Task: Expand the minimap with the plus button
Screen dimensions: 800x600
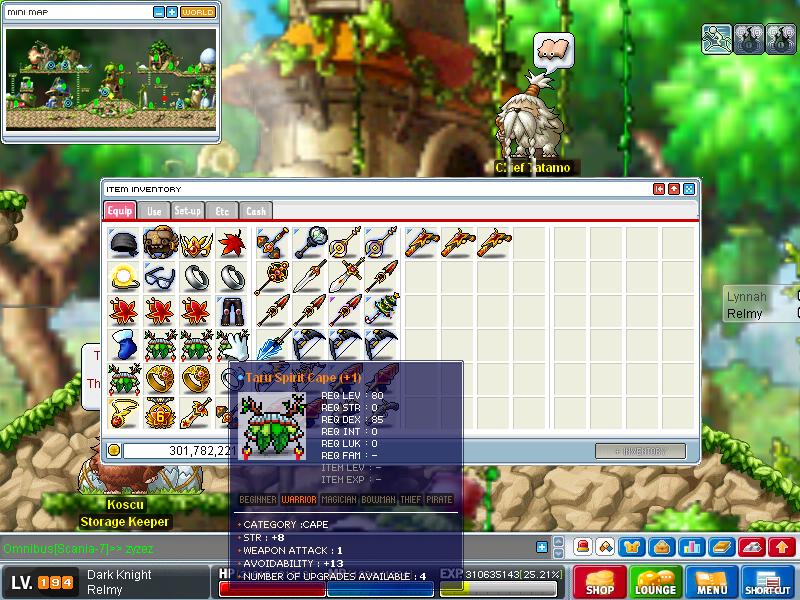Action: (x=172, y=12)
